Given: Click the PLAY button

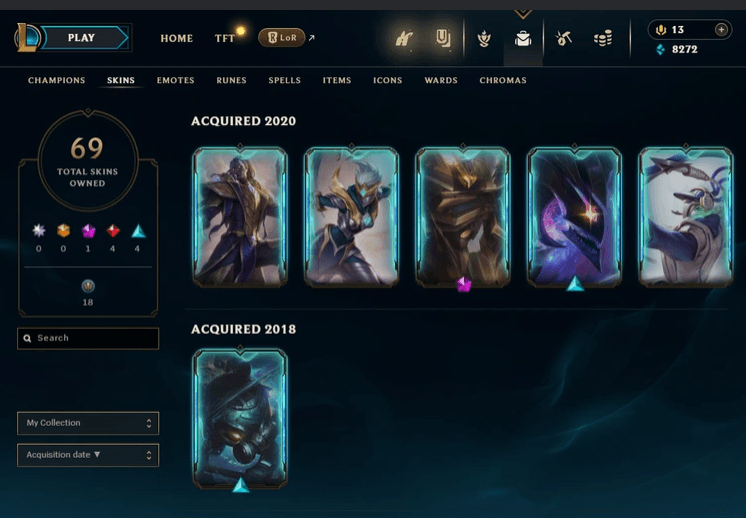Looking at the screenshot, I should (x=81, y=38).
